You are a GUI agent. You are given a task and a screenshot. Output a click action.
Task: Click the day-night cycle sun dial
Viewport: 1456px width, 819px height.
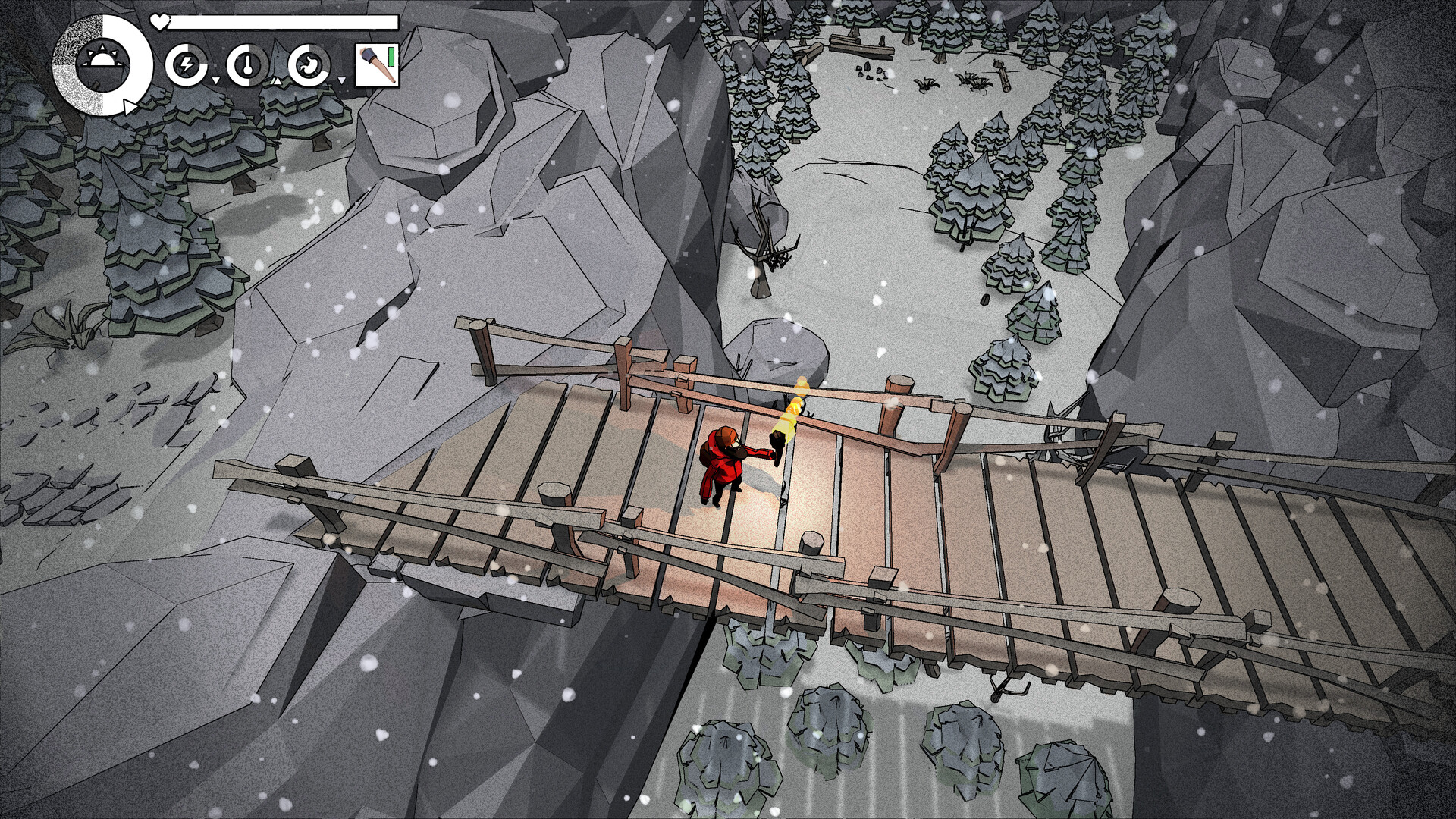tap(102, 65)
